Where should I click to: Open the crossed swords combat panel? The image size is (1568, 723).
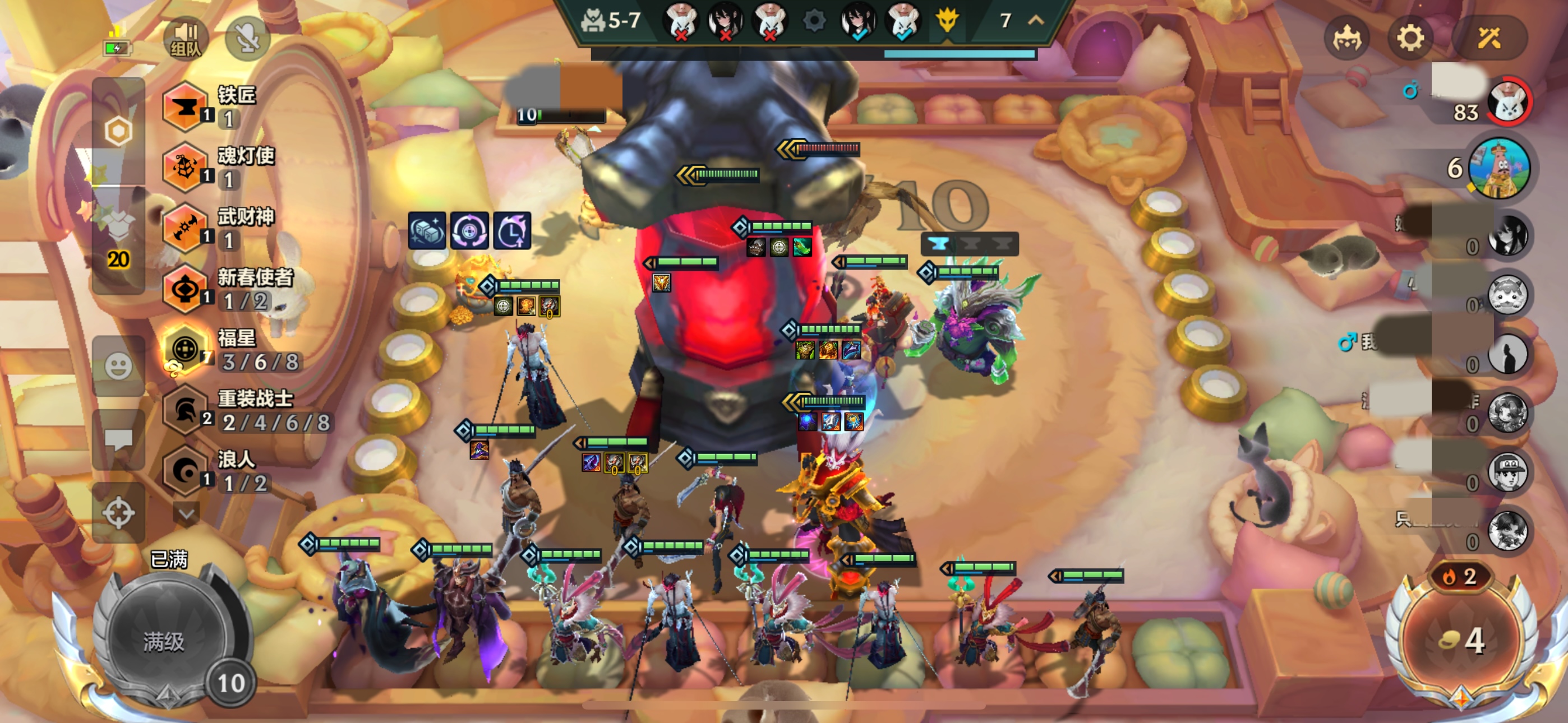point(1489,38)
